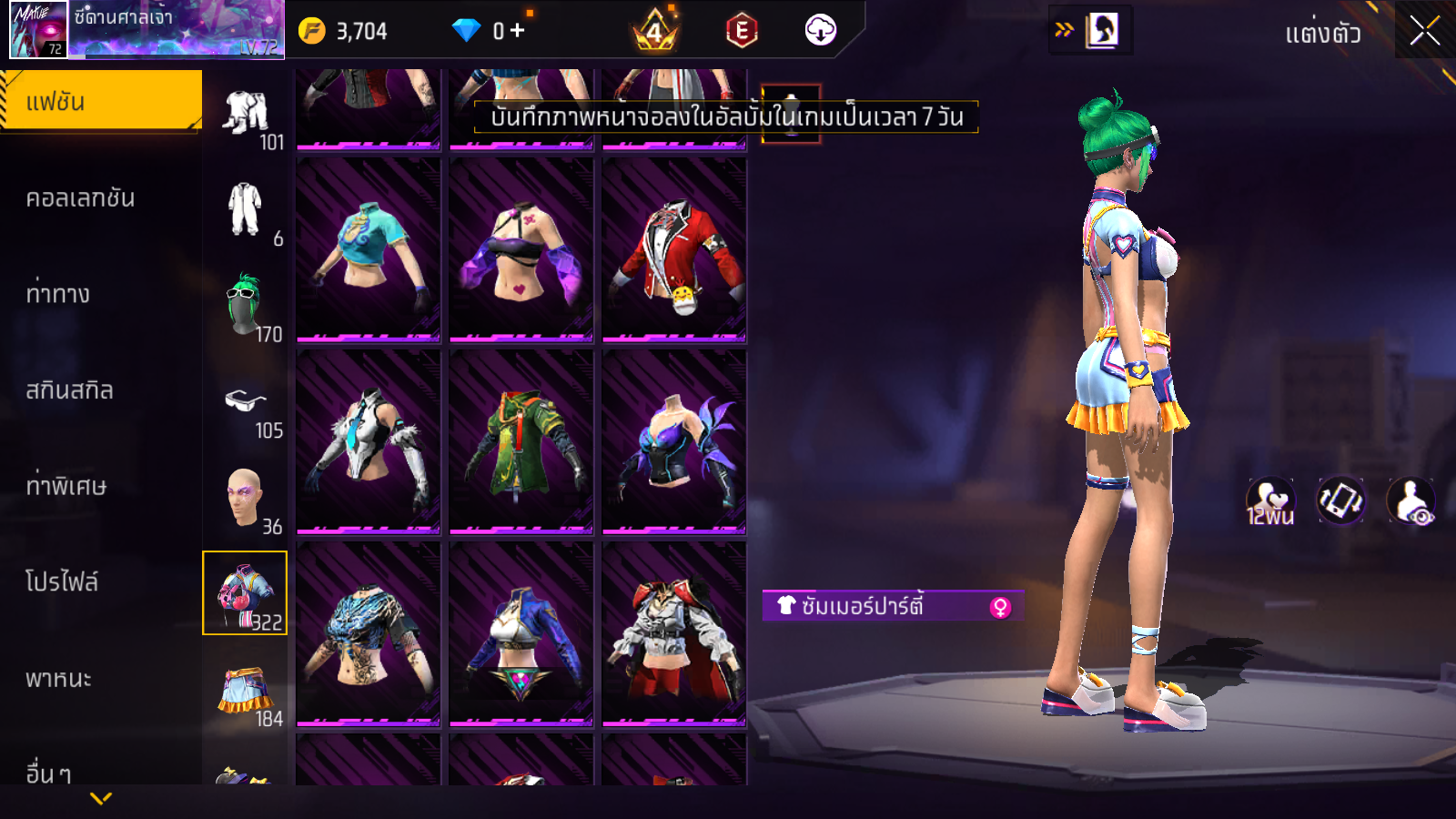Viewport: 1456px width, 819px height.
Task: Select the green hooded jacket top
Action: [x=521, y=442]
